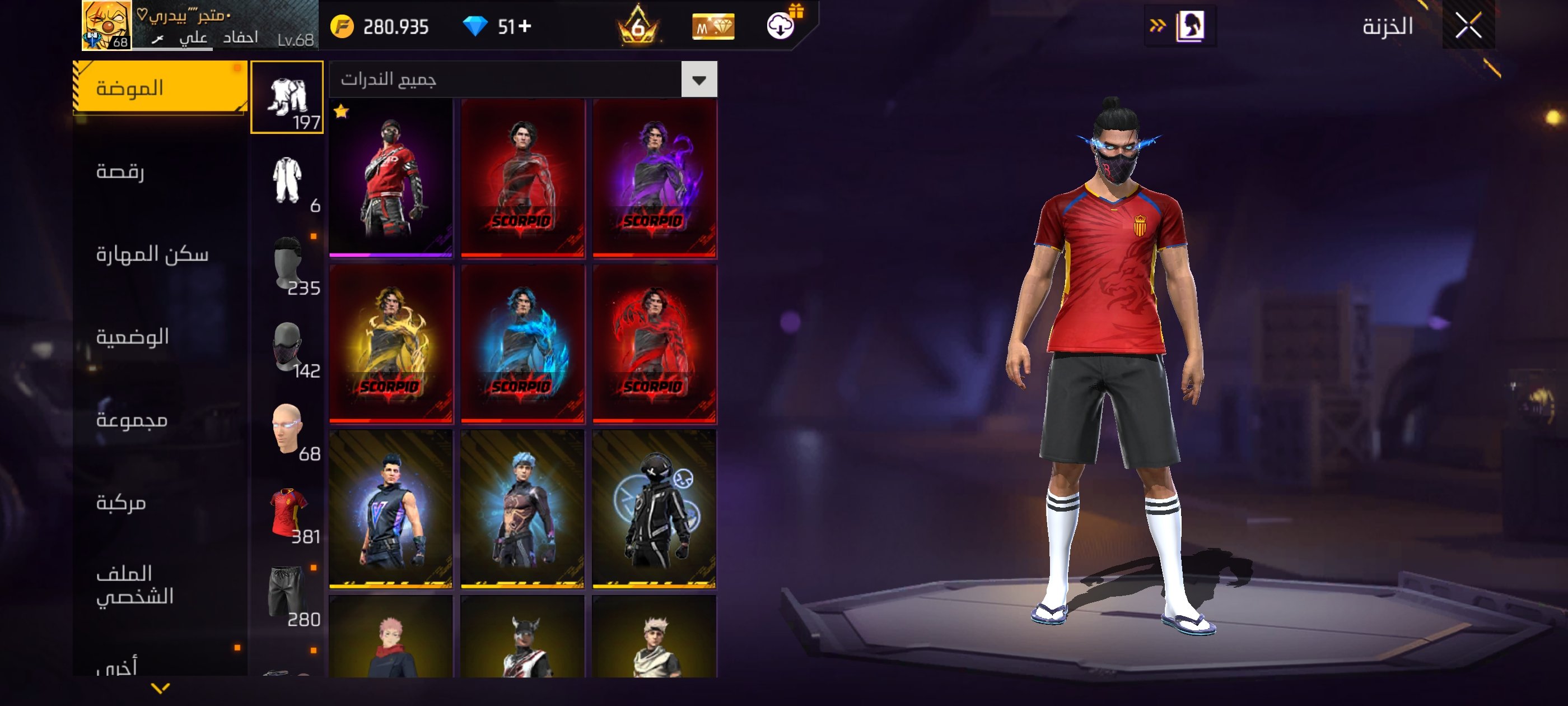This screenshot has height=706, width=1568.
Task: Open the hair and hat category with 235
Action: point(288,263)
